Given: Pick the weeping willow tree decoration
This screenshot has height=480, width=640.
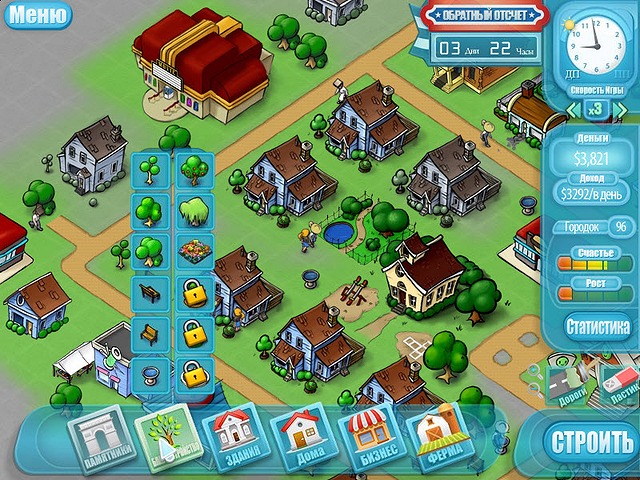Looking at the screenshot, I should tap(192, 211).
